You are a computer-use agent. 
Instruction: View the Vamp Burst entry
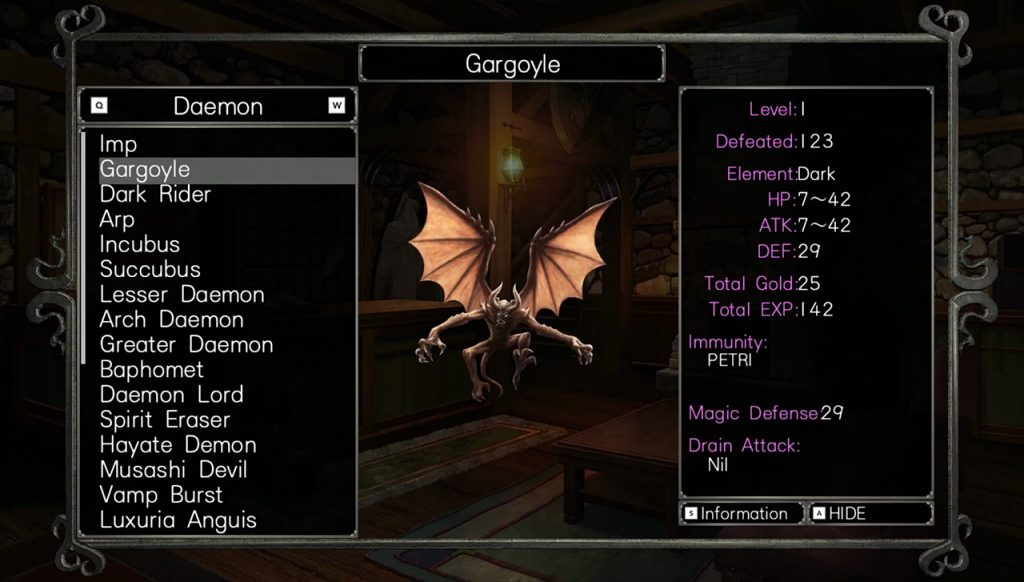tap(161, 495)
